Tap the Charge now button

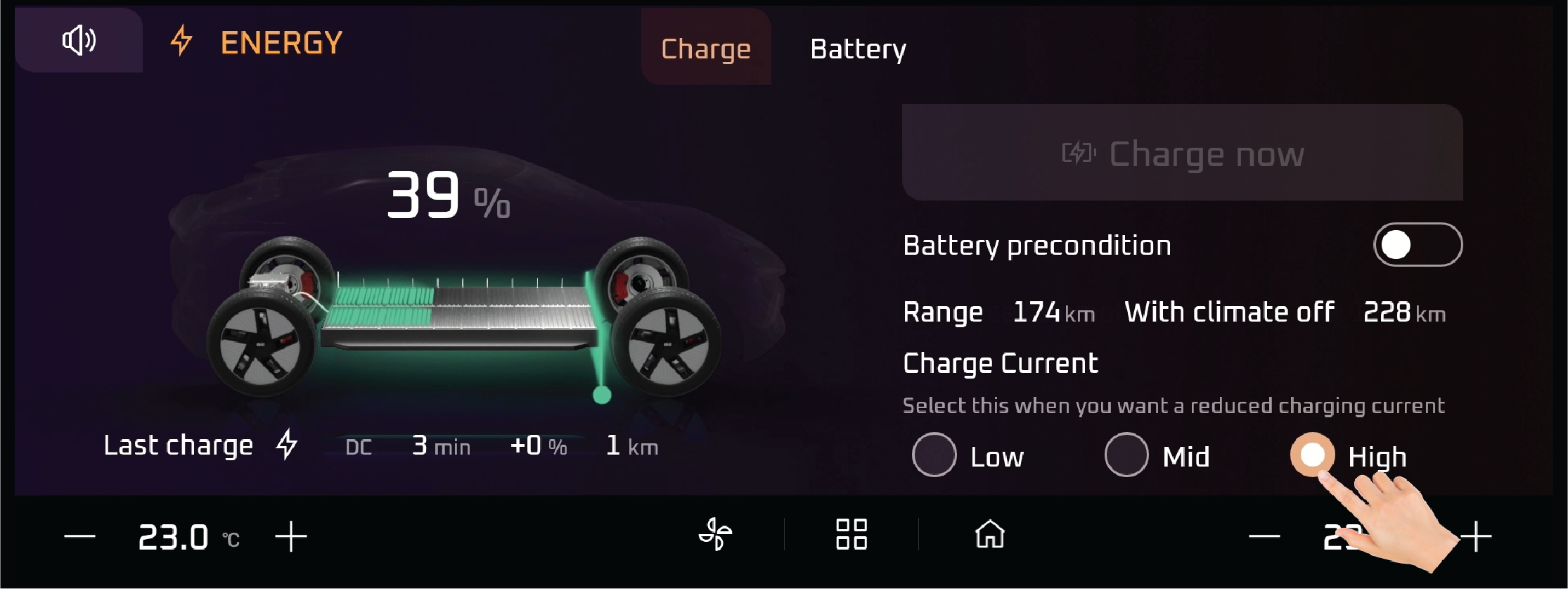click(x=1182, y=153)
